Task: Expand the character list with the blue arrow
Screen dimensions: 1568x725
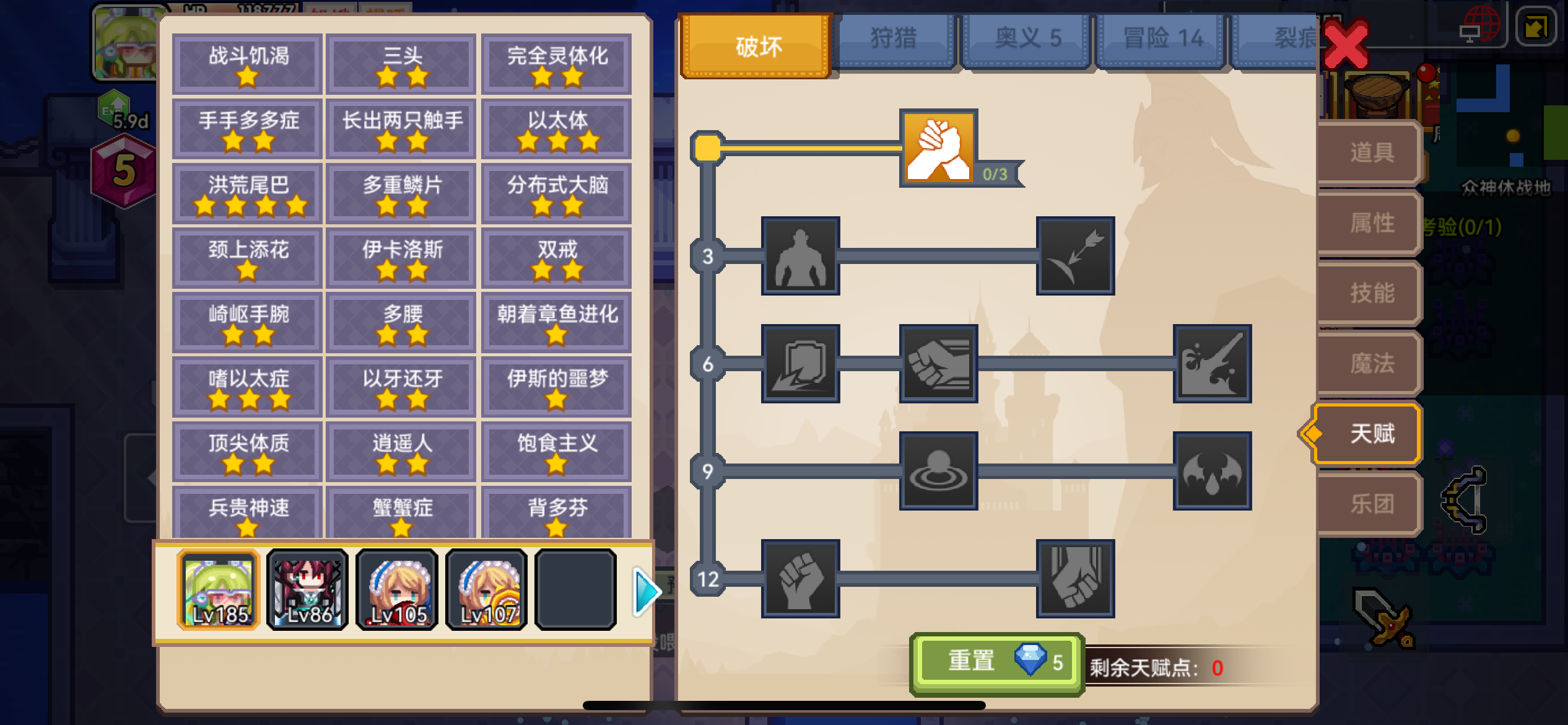Action: pyautogui.click(x=644, y=591)
